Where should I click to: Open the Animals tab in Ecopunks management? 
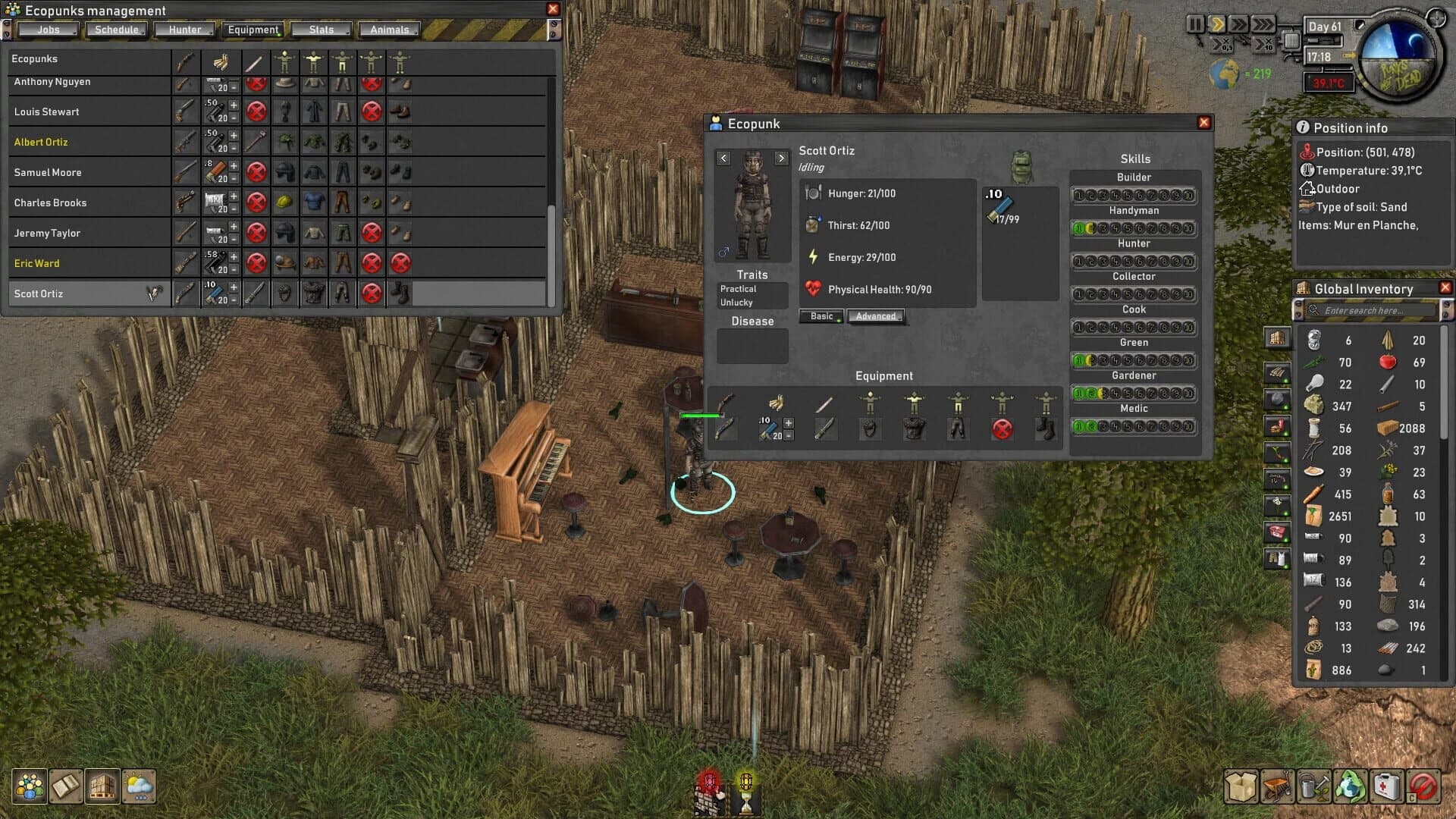coord(389,30)
